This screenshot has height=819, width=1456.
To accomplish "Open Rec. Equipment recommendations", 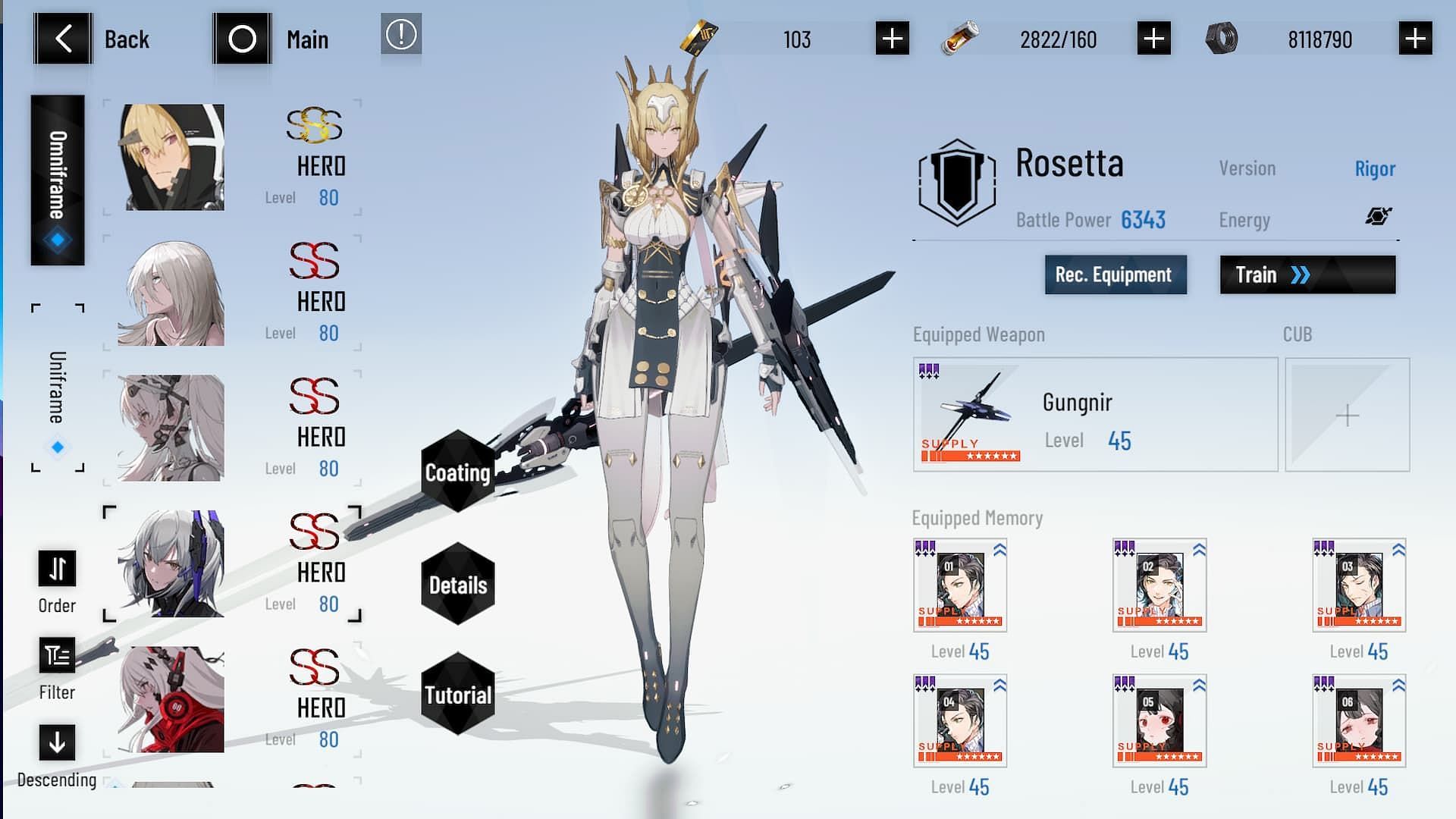I will point(1116,275).
